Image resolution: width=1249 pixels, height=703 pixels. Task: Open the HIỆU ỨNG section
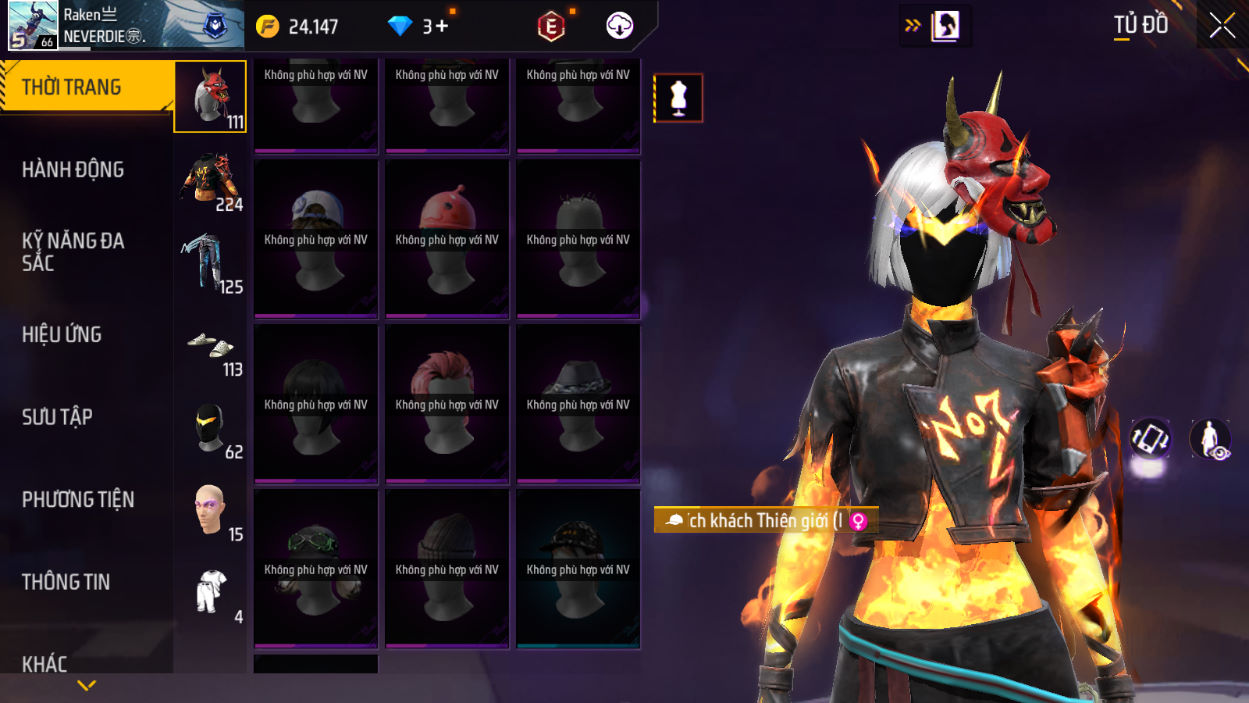pos(62,335)
